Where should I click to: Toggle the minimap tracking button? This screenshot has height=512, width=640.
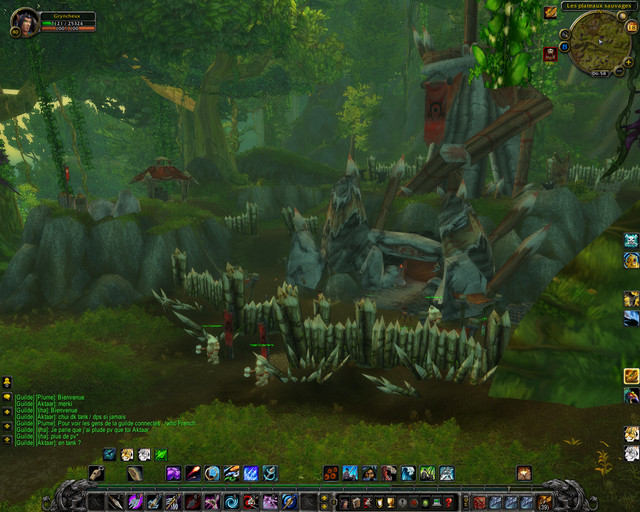567,32
